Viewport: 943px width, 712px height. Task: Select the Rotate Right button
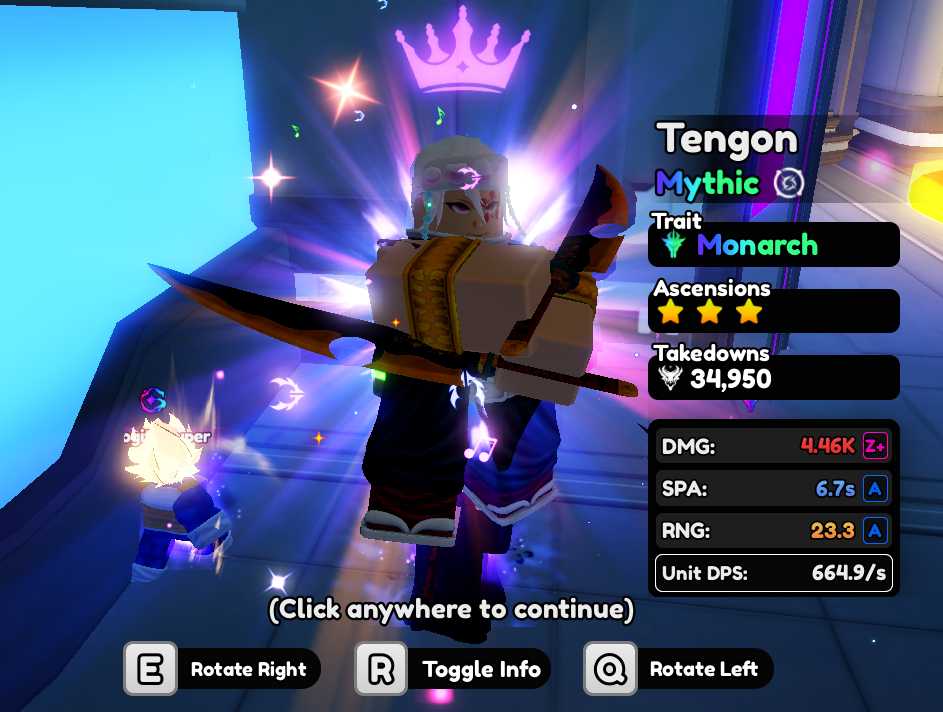click(x=222, y=669)
